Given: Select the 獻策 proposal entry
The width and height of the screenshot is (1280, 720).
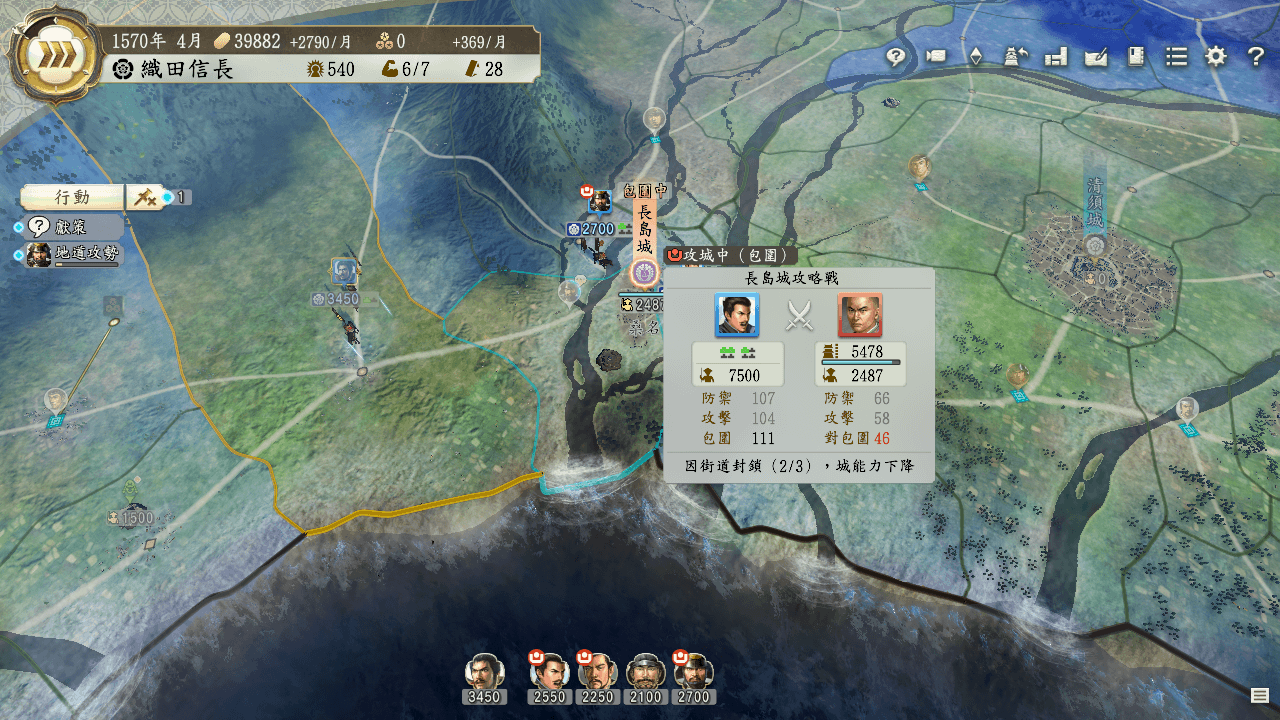Looking at the screenshot, I should 70,227.
